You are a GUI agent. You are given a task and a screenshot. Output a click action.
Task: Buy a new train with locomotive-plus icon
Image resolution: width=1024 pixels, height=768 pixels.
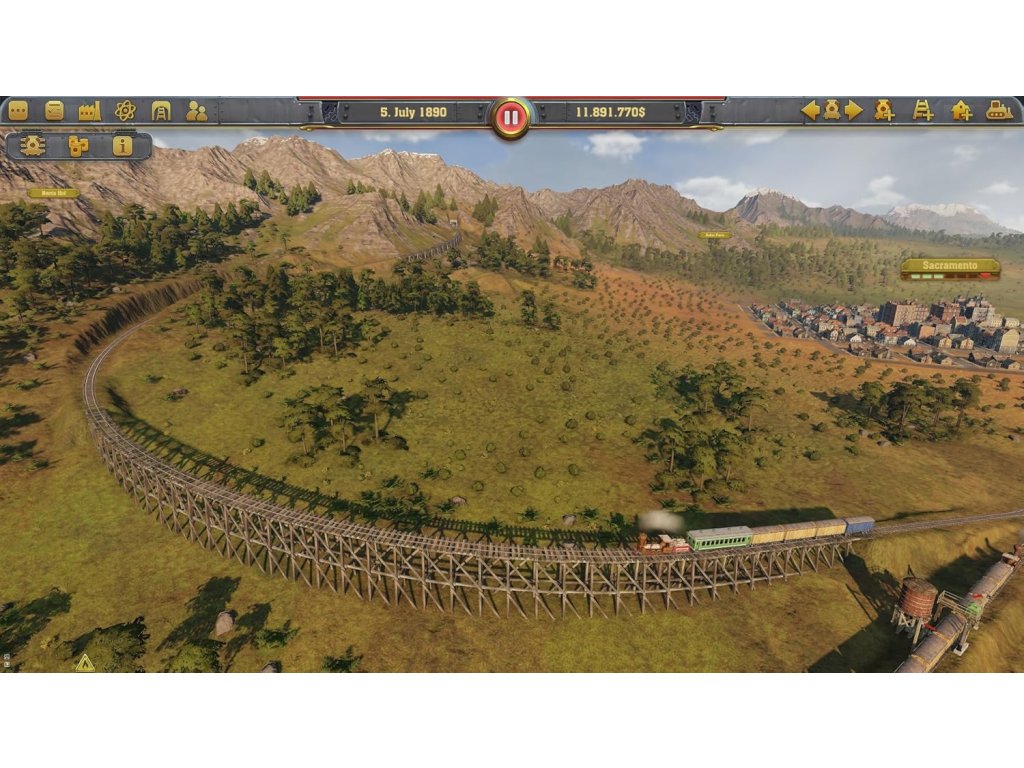(x=884, y=111)
